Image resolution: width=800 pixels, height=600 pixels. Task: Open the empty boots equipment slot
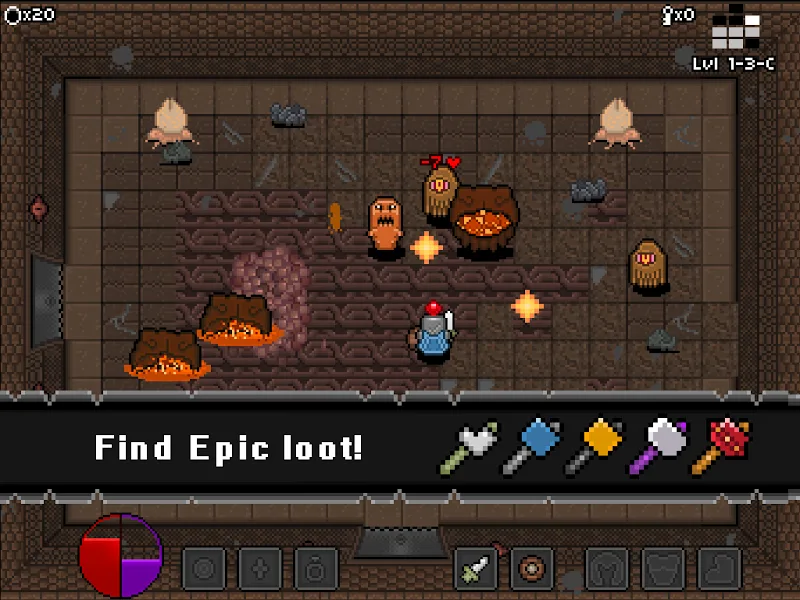click(x=719, y=569)
